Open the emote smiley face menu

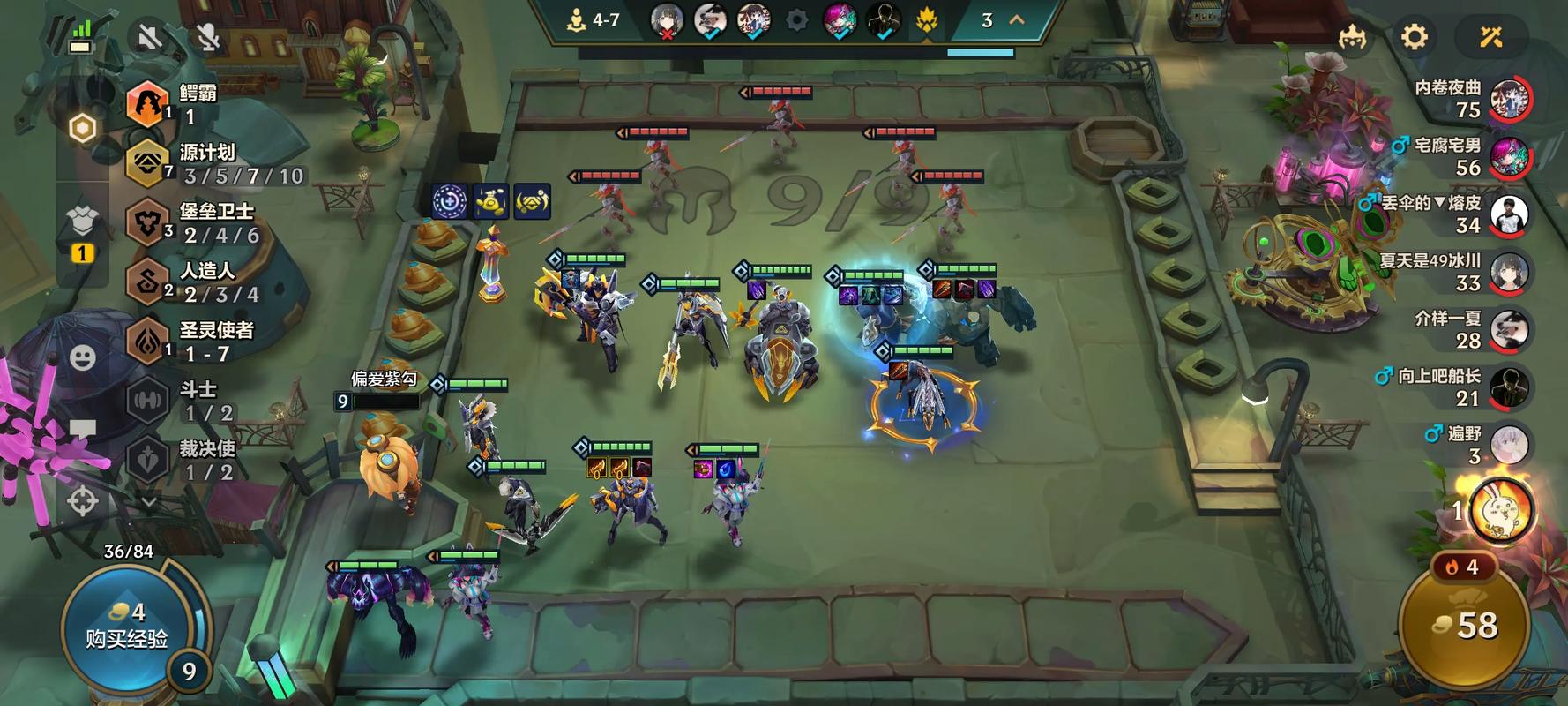tap(83, 357)
